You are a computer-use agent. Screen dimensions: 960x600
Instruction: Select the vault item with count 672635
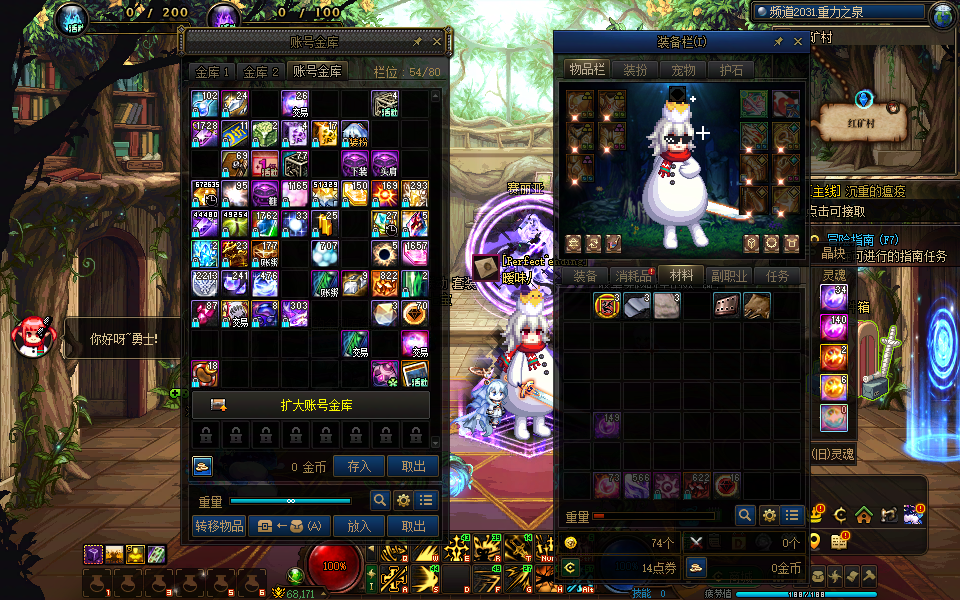point(206,193)
